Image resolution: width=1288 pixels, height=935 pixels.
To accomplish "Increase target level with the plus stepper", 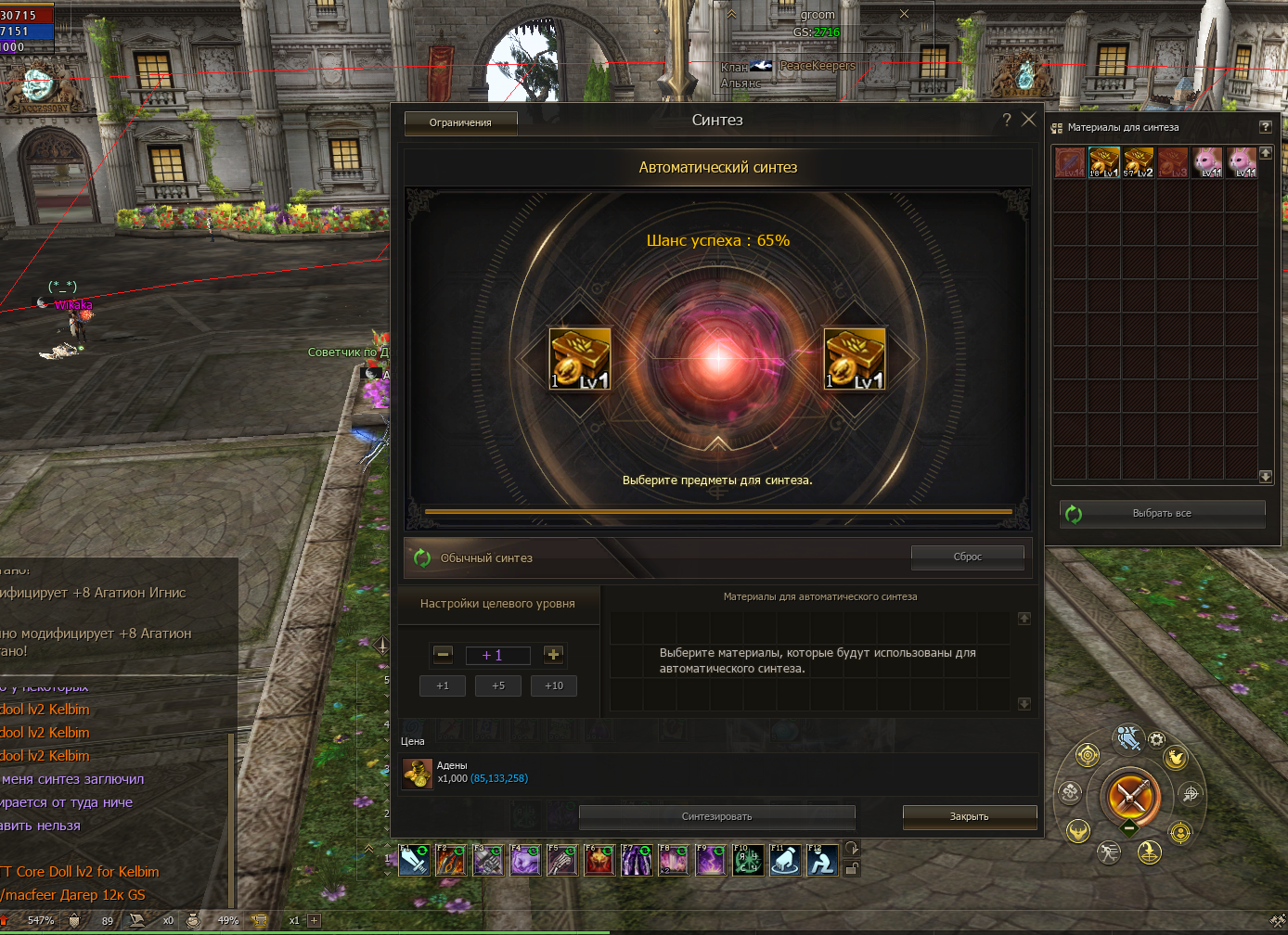I will pos(553,655).
